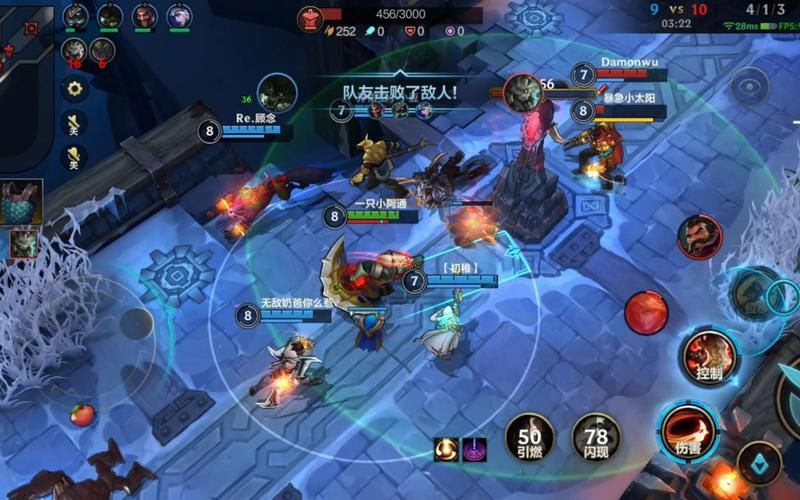This screenshot has height=500, width=800.
Task: Activate the purple beam item icon
Action: tap(473, 449)
